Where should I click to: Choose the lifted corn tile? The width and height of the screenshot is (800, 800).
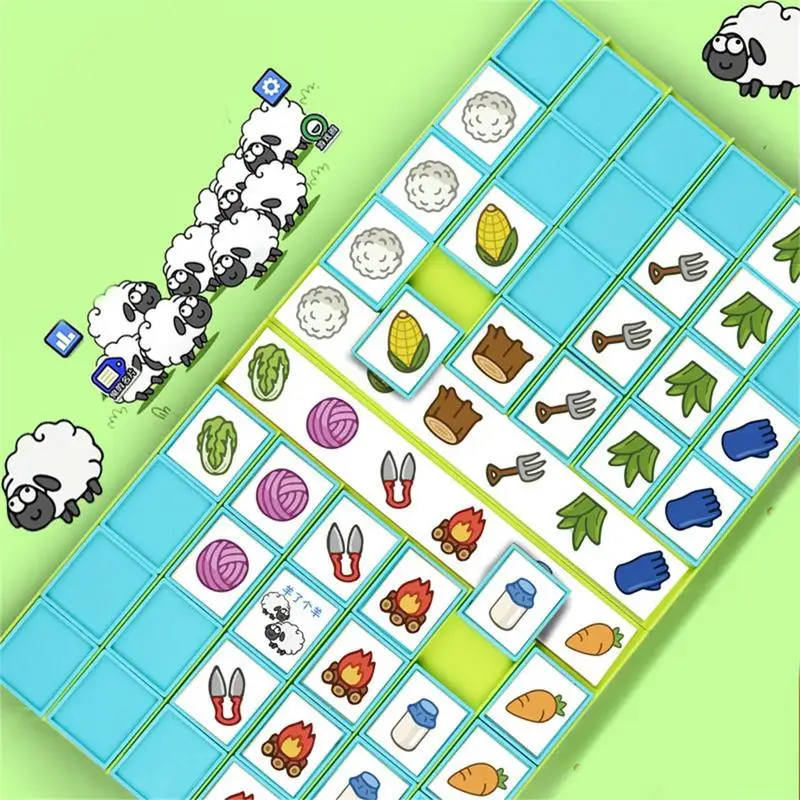coord(405,337)
